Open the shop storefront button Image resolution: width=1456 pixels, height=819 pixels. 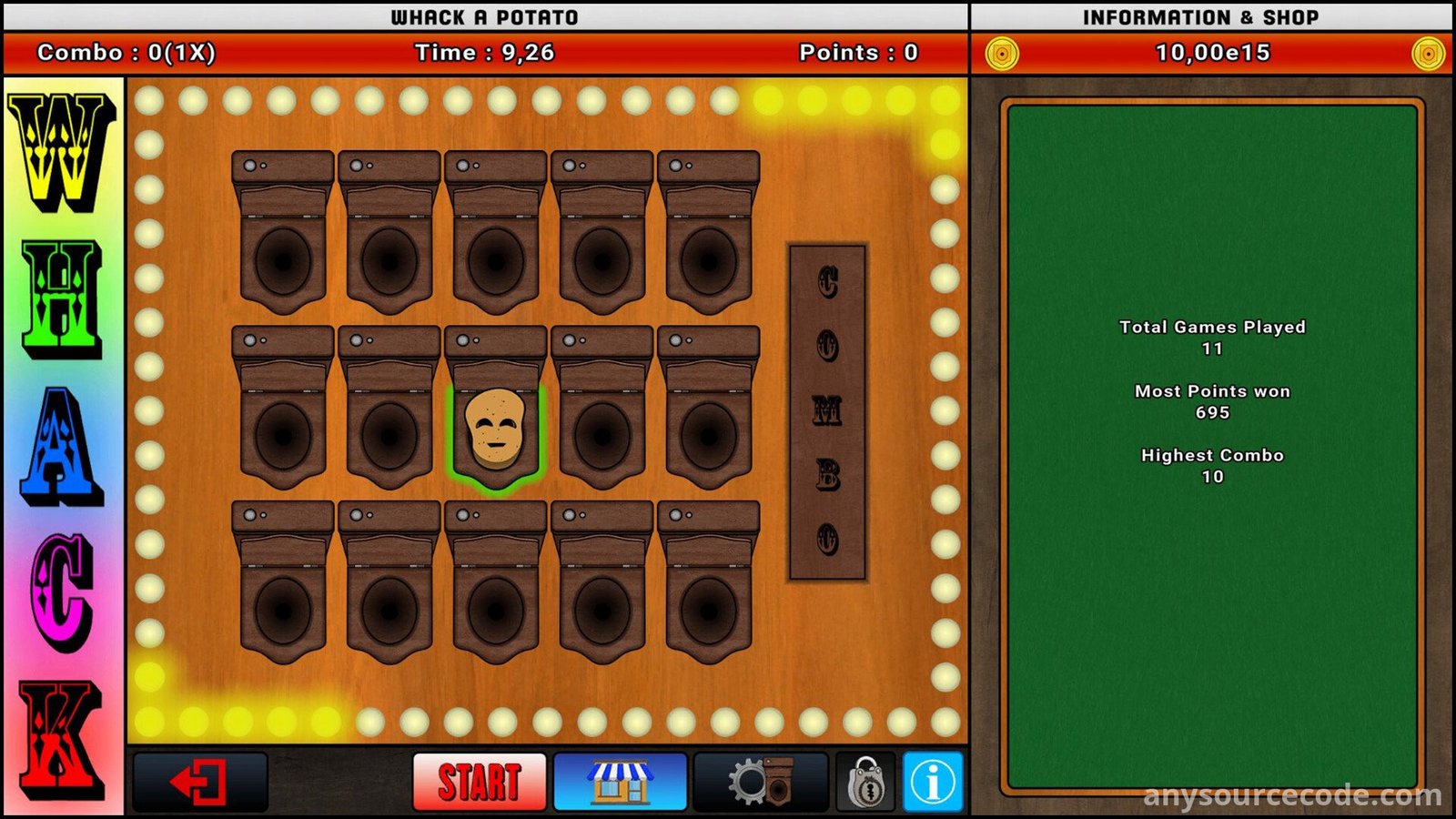620,782
